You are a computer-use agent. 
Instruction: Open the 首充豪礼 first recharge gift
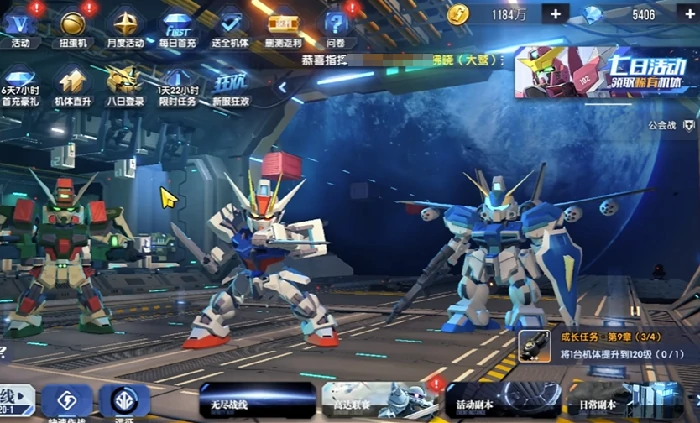(20, 83)
